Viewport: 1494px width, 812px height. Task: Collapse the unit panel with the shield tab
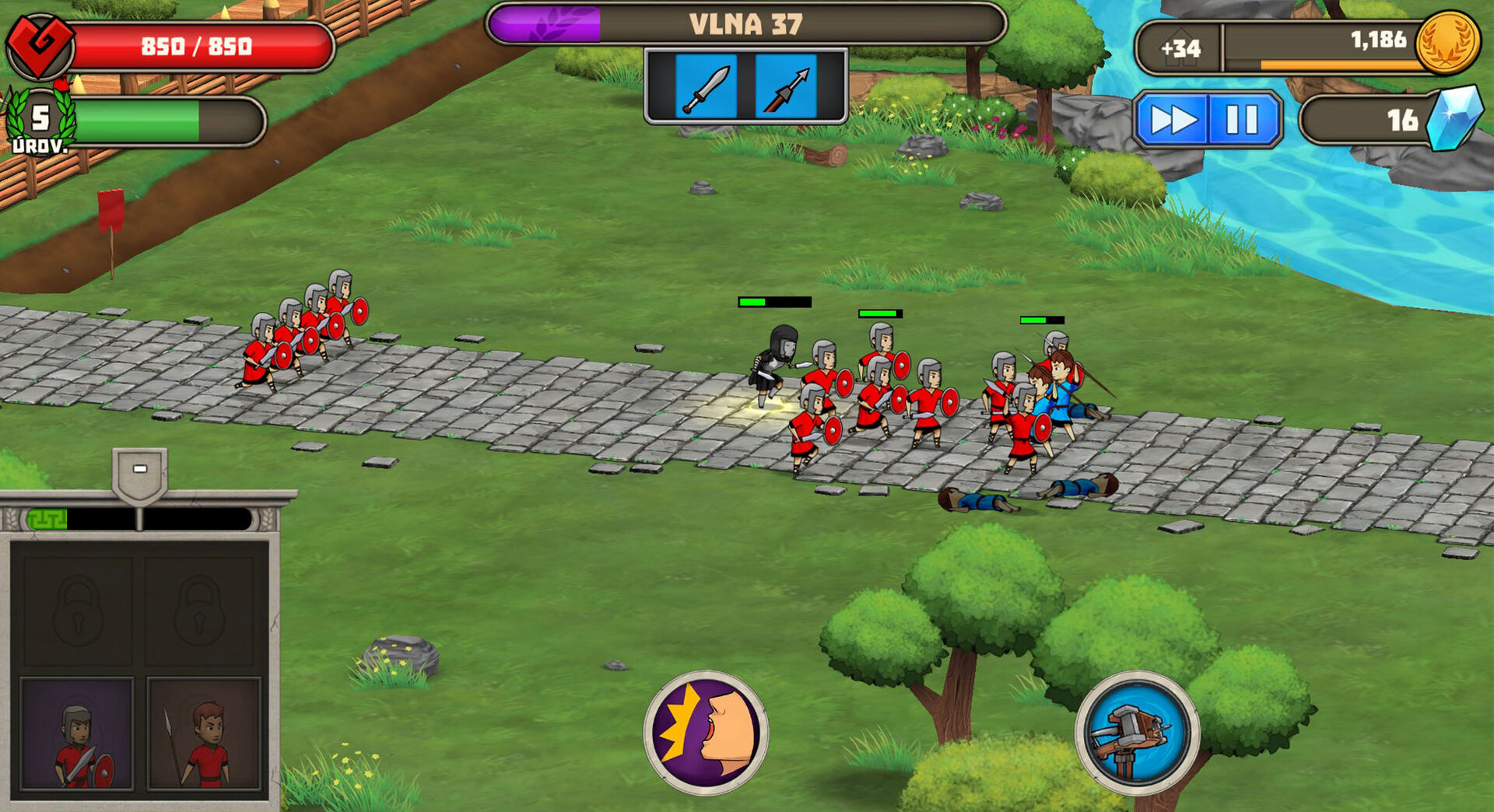[x=140, y=471]
